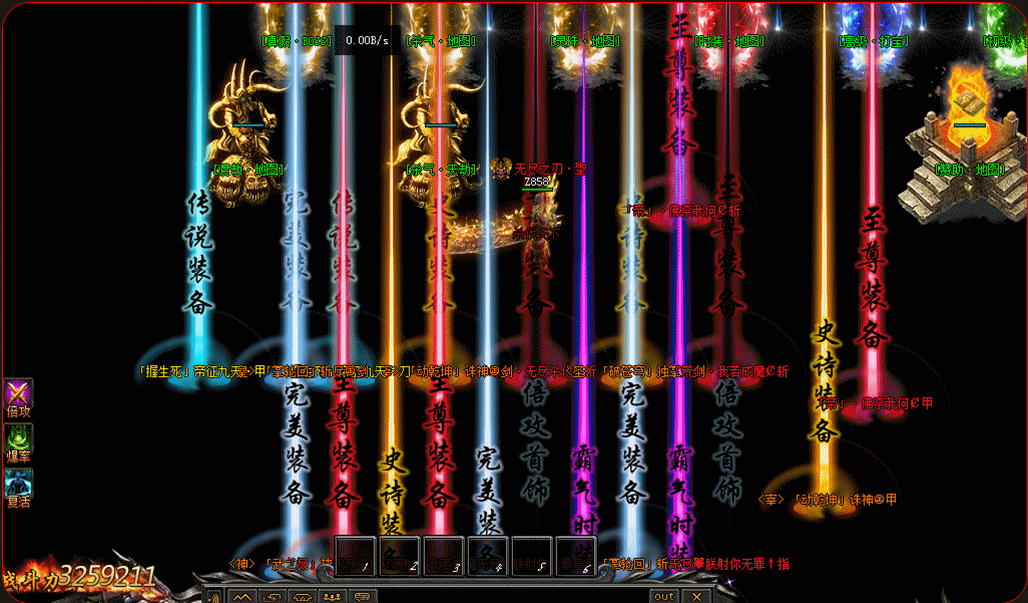The width and height of the screenshot is (1028, 603).
Task: Pick hotbar slot number 6
Action: (x=576, y=556)
